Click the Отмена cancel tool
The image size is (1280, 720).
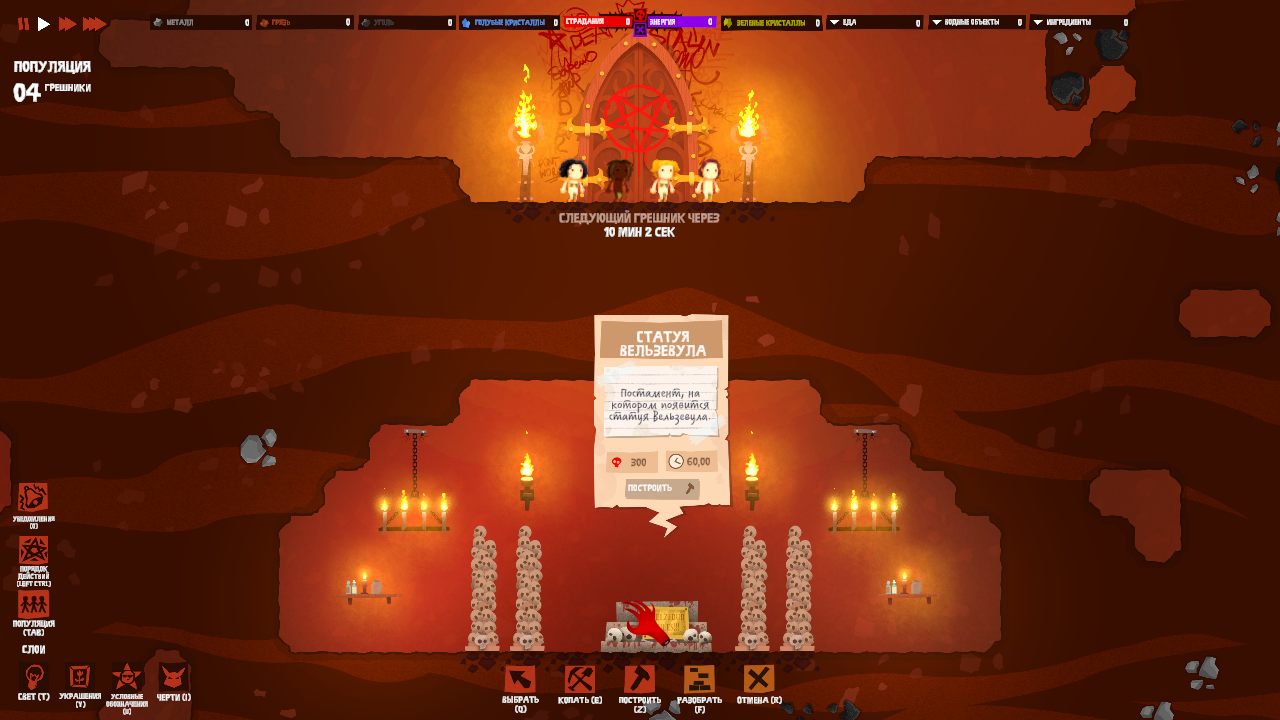(x=758, y=680)
